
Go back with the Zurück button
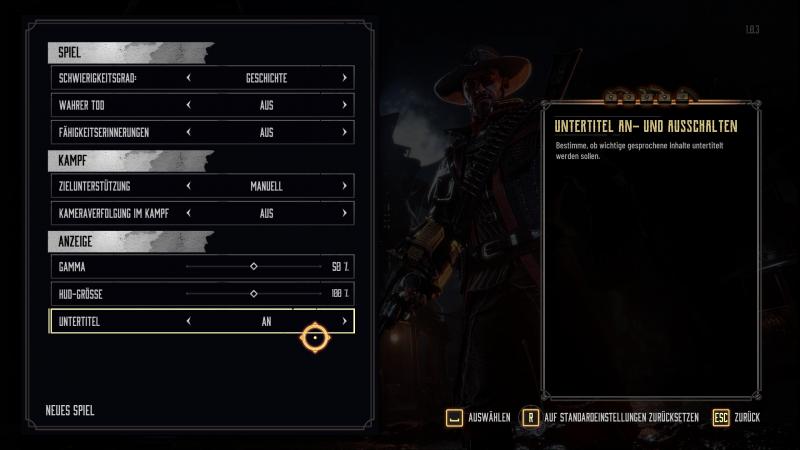(x=736, y=417)
